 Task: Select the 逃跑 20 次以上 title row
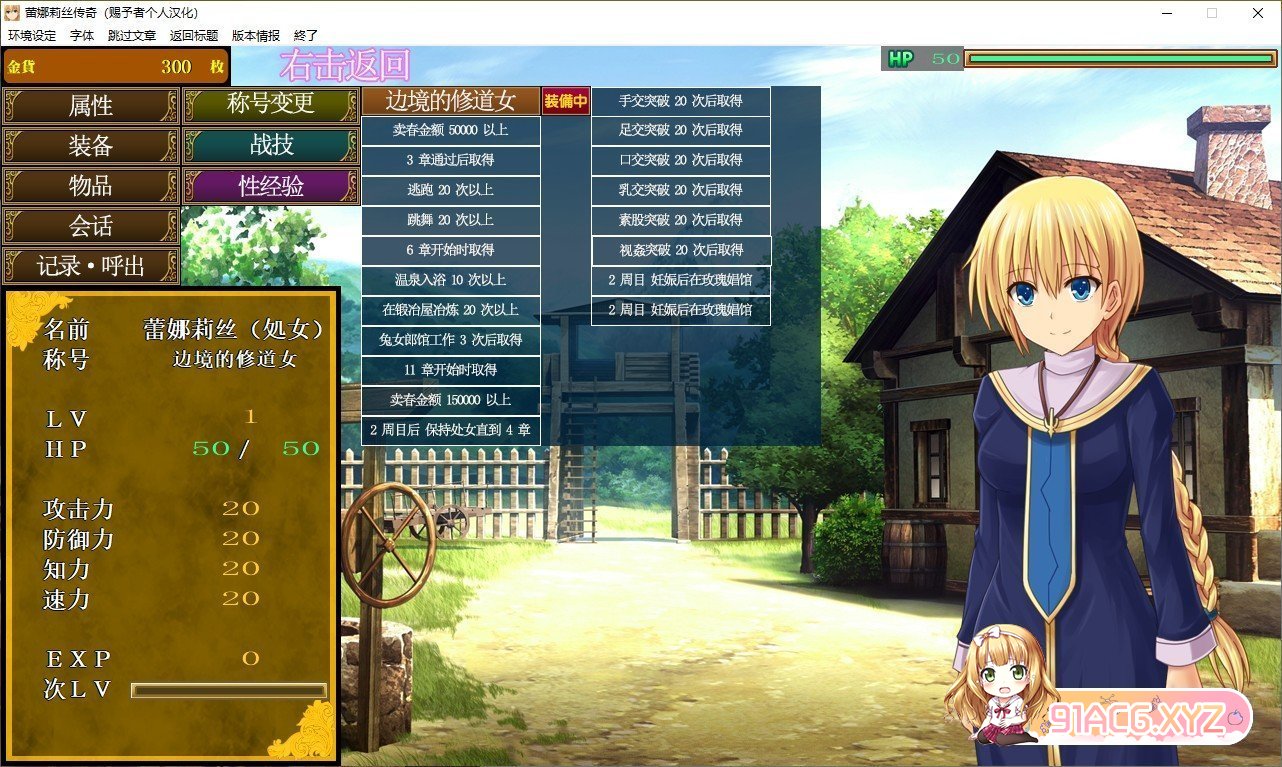point(450,190)
